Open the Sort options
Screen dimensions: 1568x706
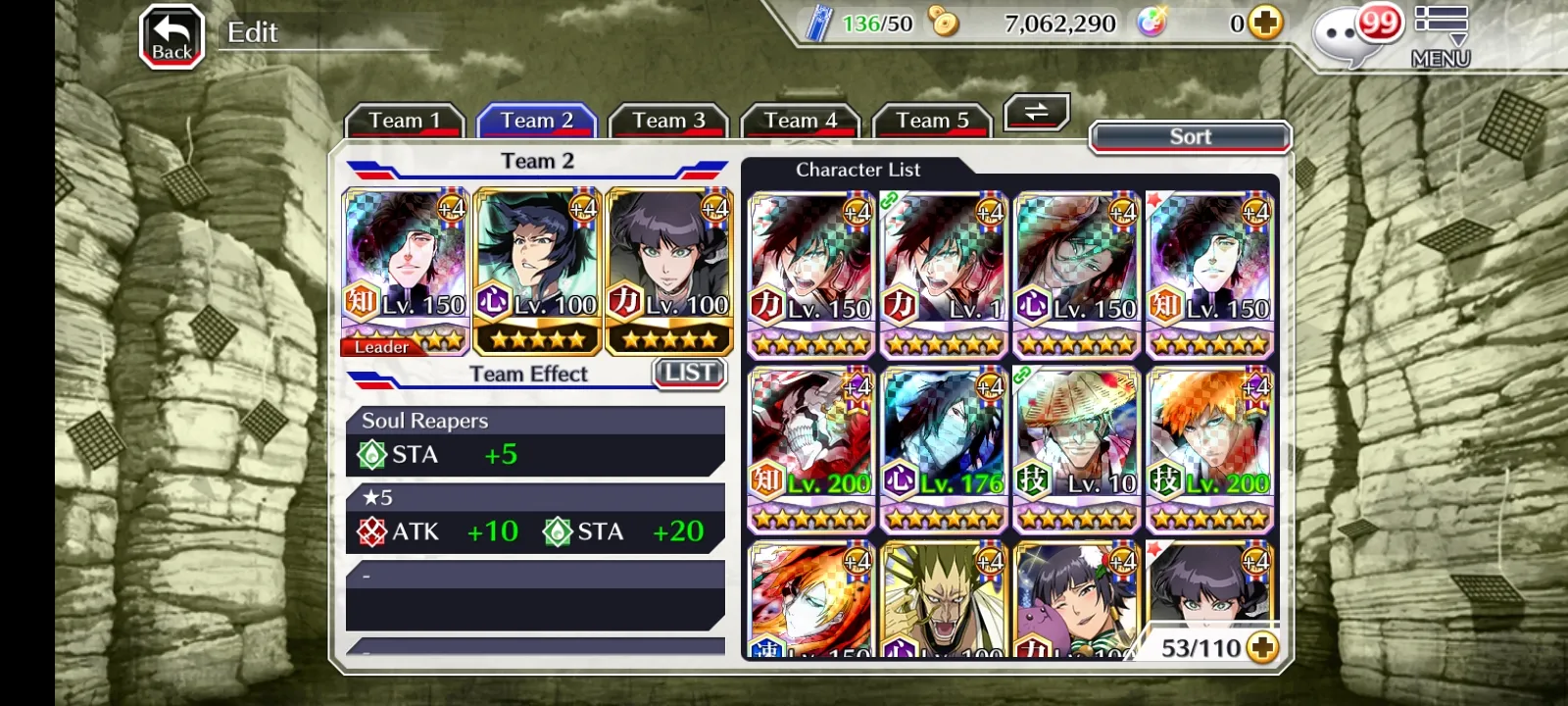(1190, 137)
